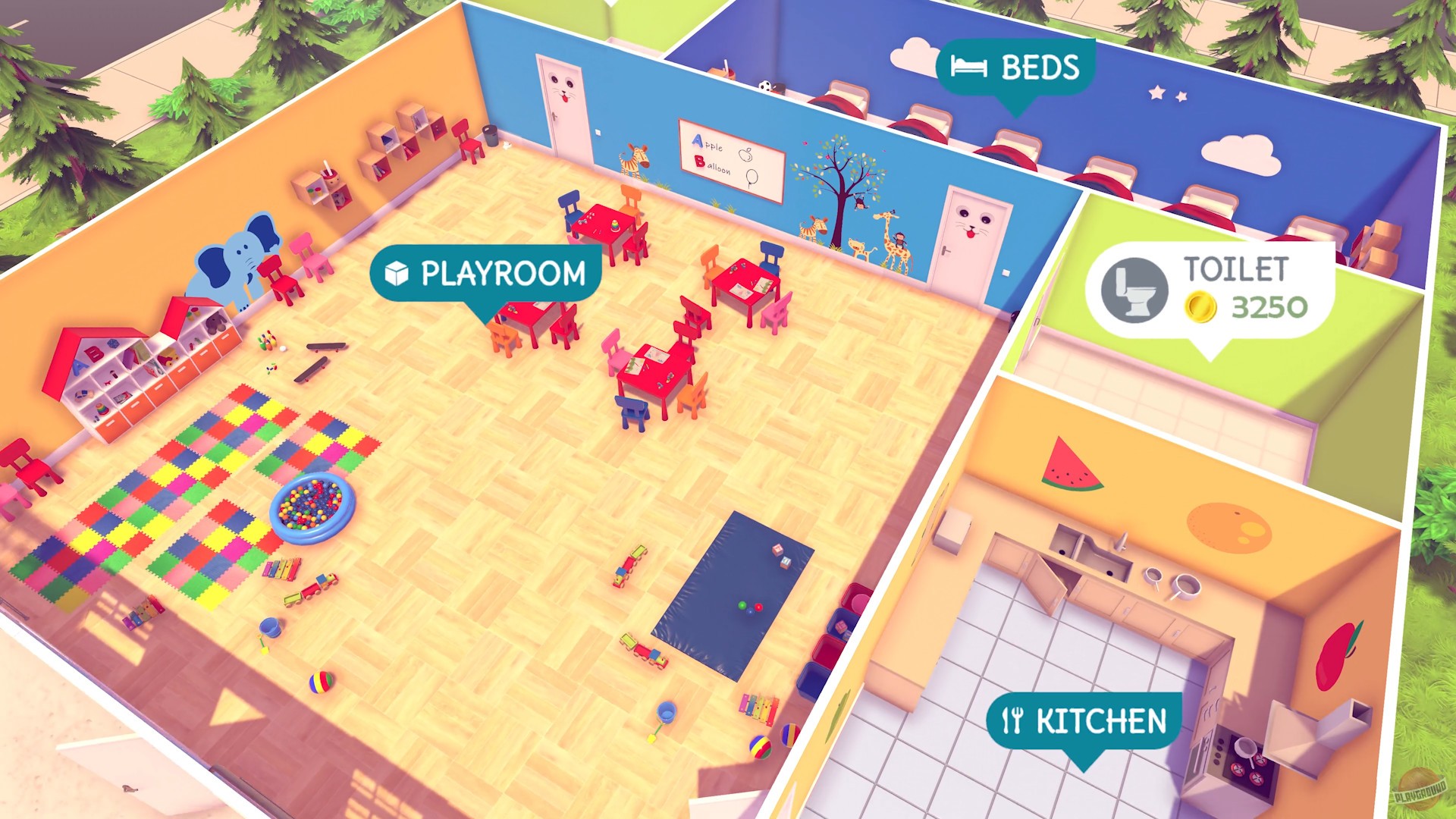
Task: Click the bed icon beside the BEDS label
Action: (970, 68)
